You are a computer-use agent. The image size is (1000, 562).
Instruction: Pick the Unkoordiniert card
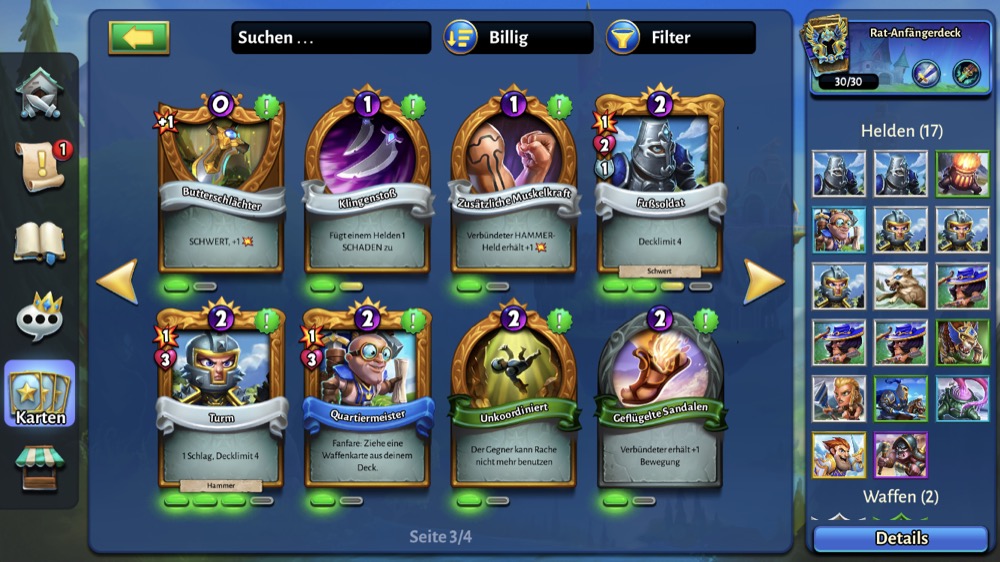point(515,400)
